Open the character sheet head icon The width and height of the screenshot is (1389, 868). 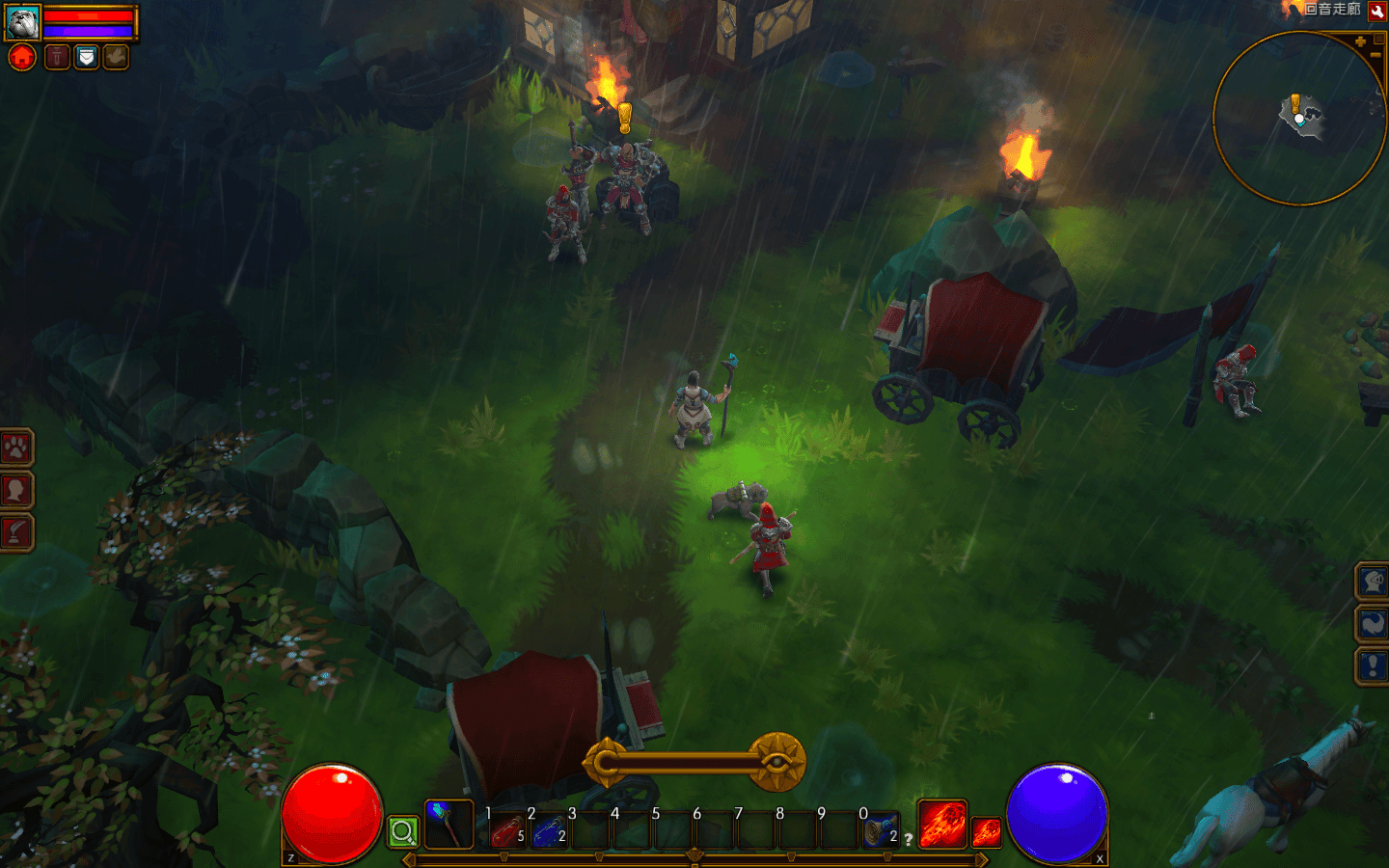click(x=16, y=490)
